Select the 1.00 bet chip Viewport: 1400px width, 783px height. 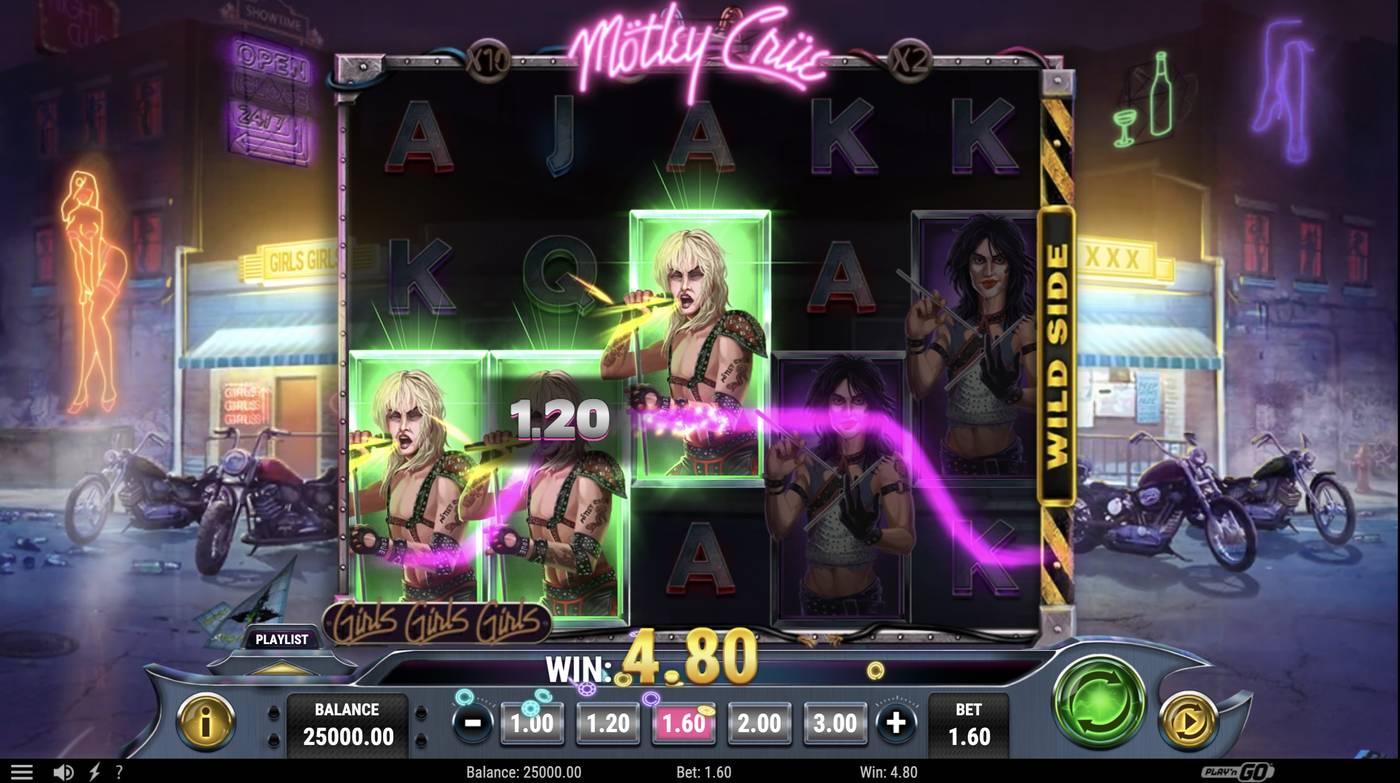click(531, 722)
